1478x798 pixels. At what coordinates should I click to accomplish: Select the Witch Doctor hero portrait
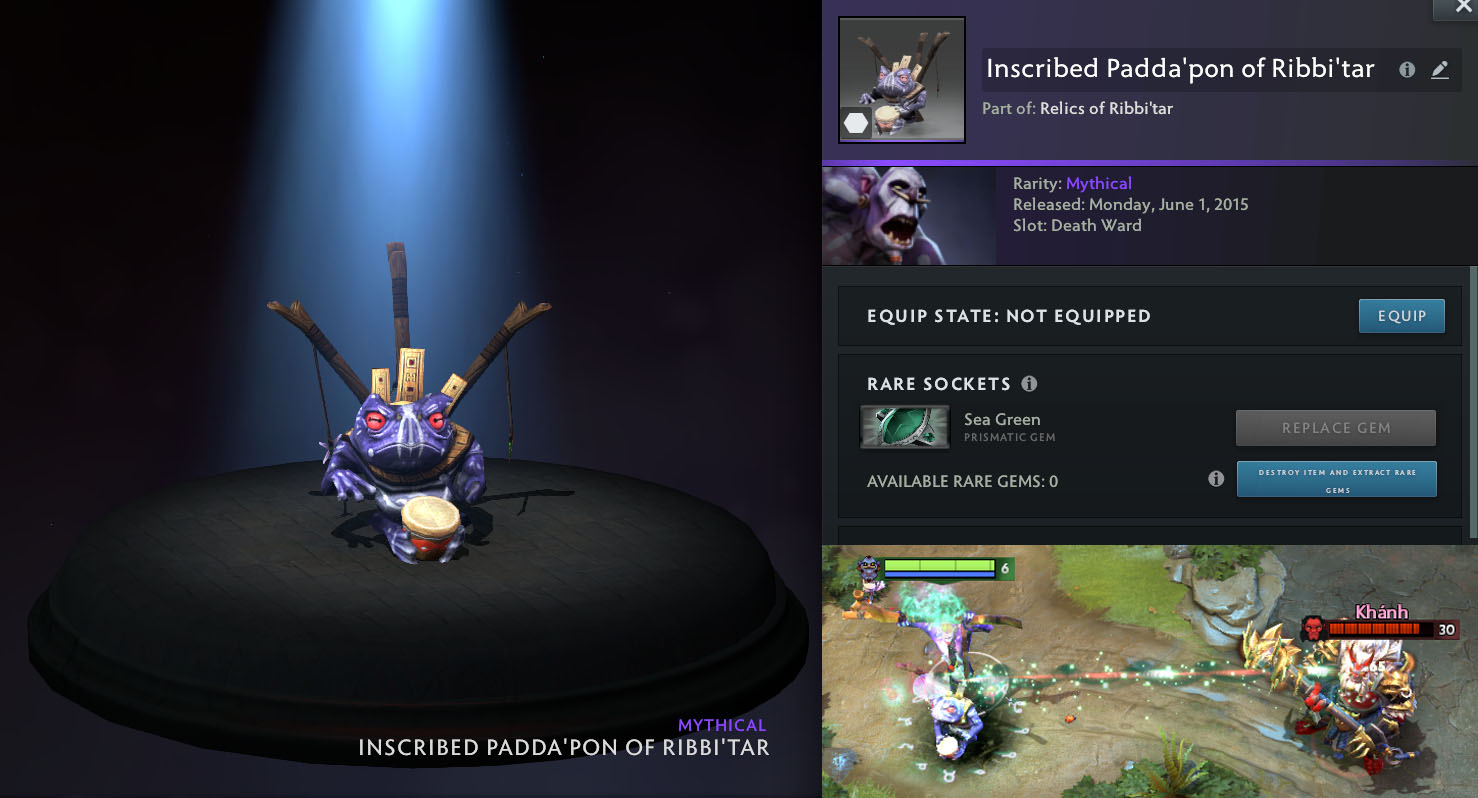(908, 215)
